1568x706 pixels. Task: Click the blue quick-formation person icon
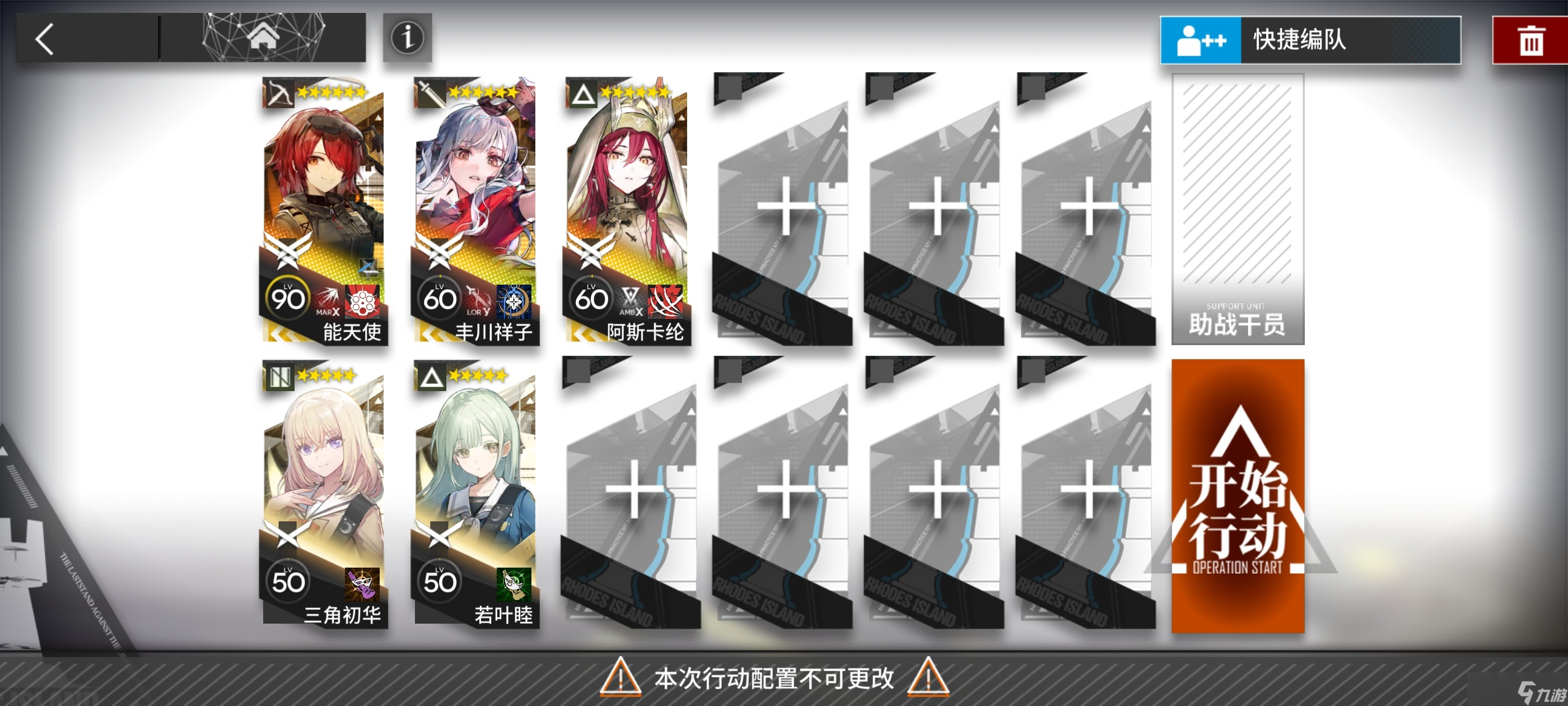(x=1202, y=41)
